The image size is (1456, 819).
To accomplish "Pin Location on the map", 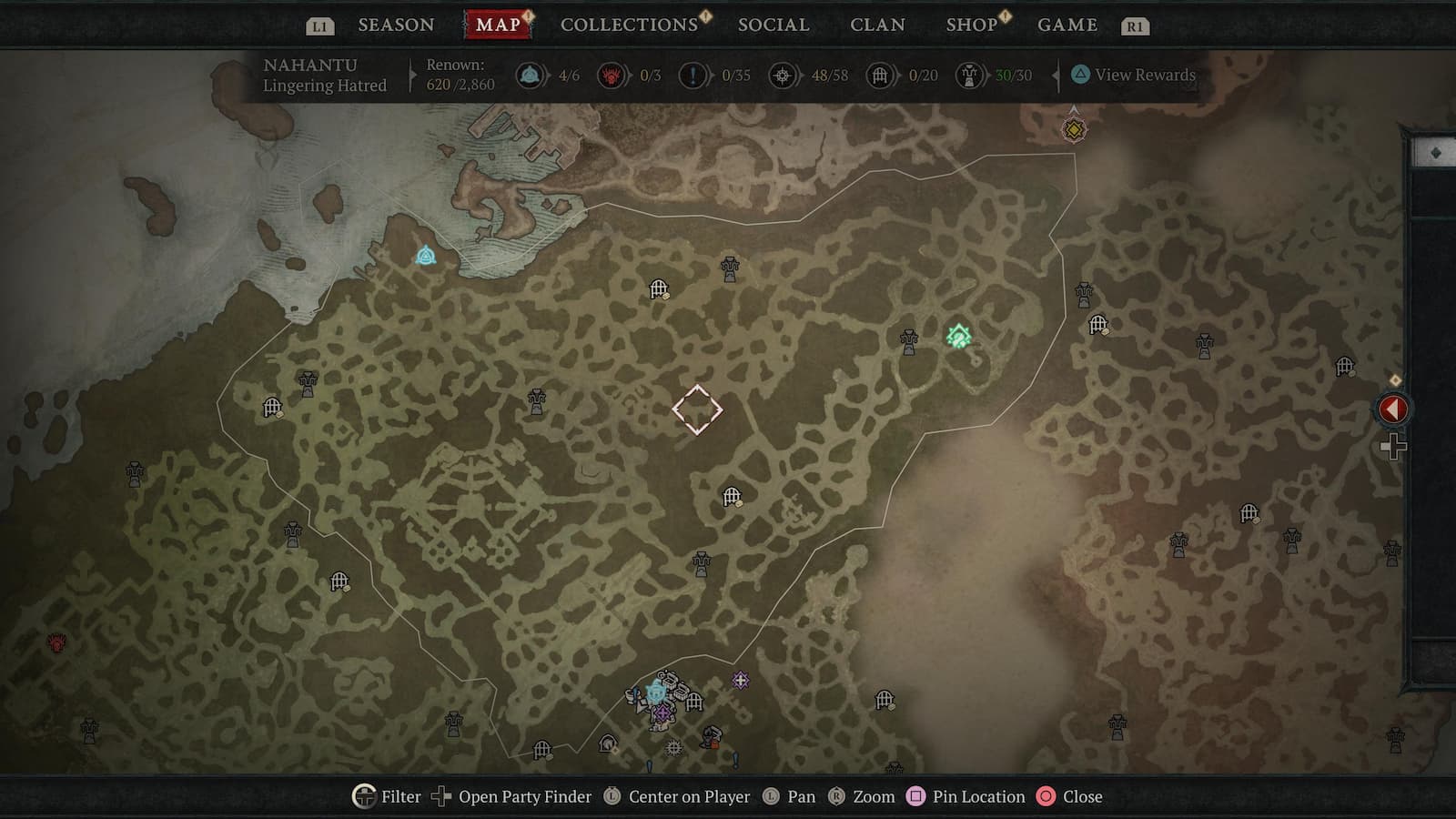I will tap(968, 796).
